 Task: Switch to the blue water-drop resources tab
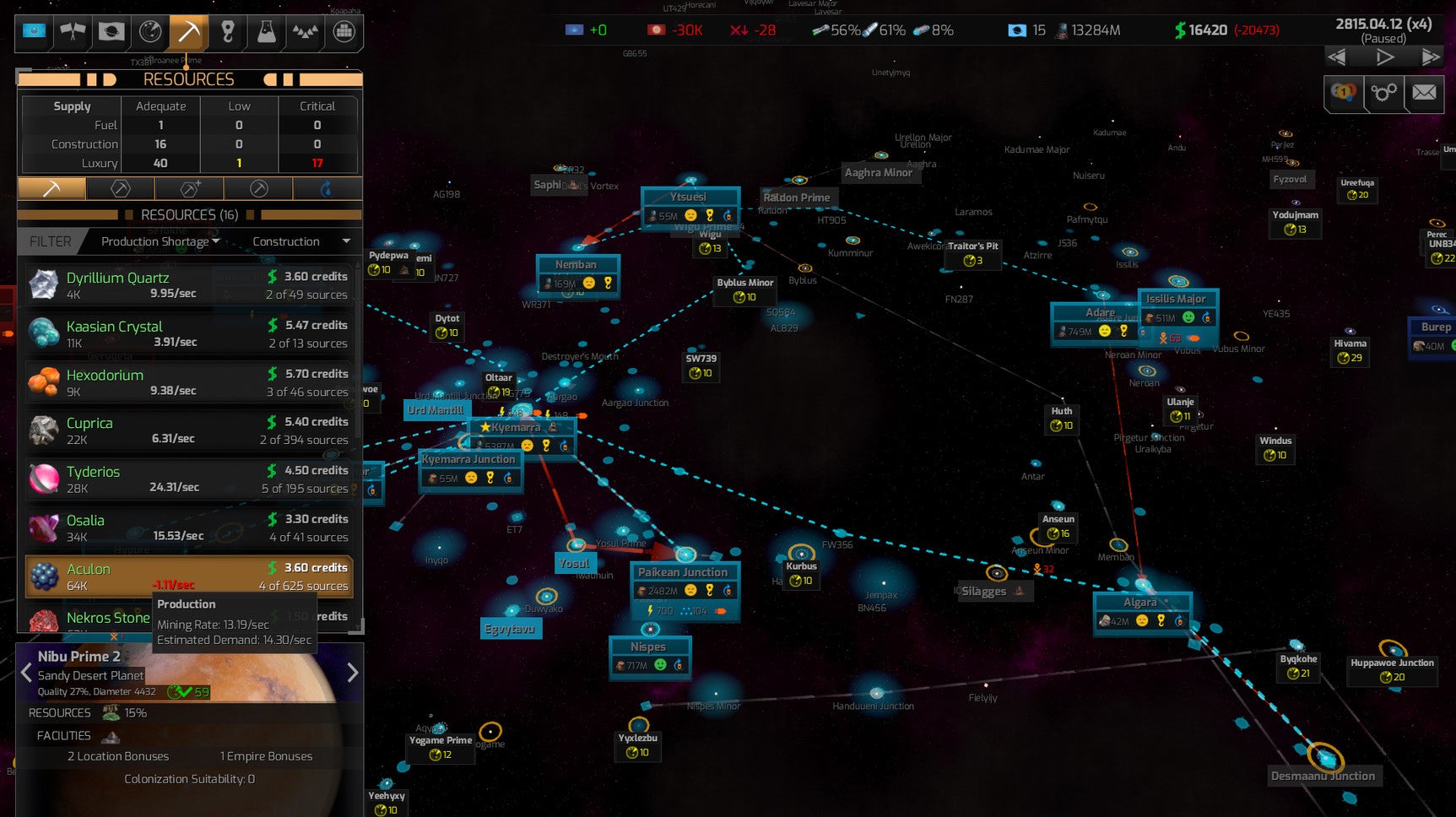tap(327, 188)
